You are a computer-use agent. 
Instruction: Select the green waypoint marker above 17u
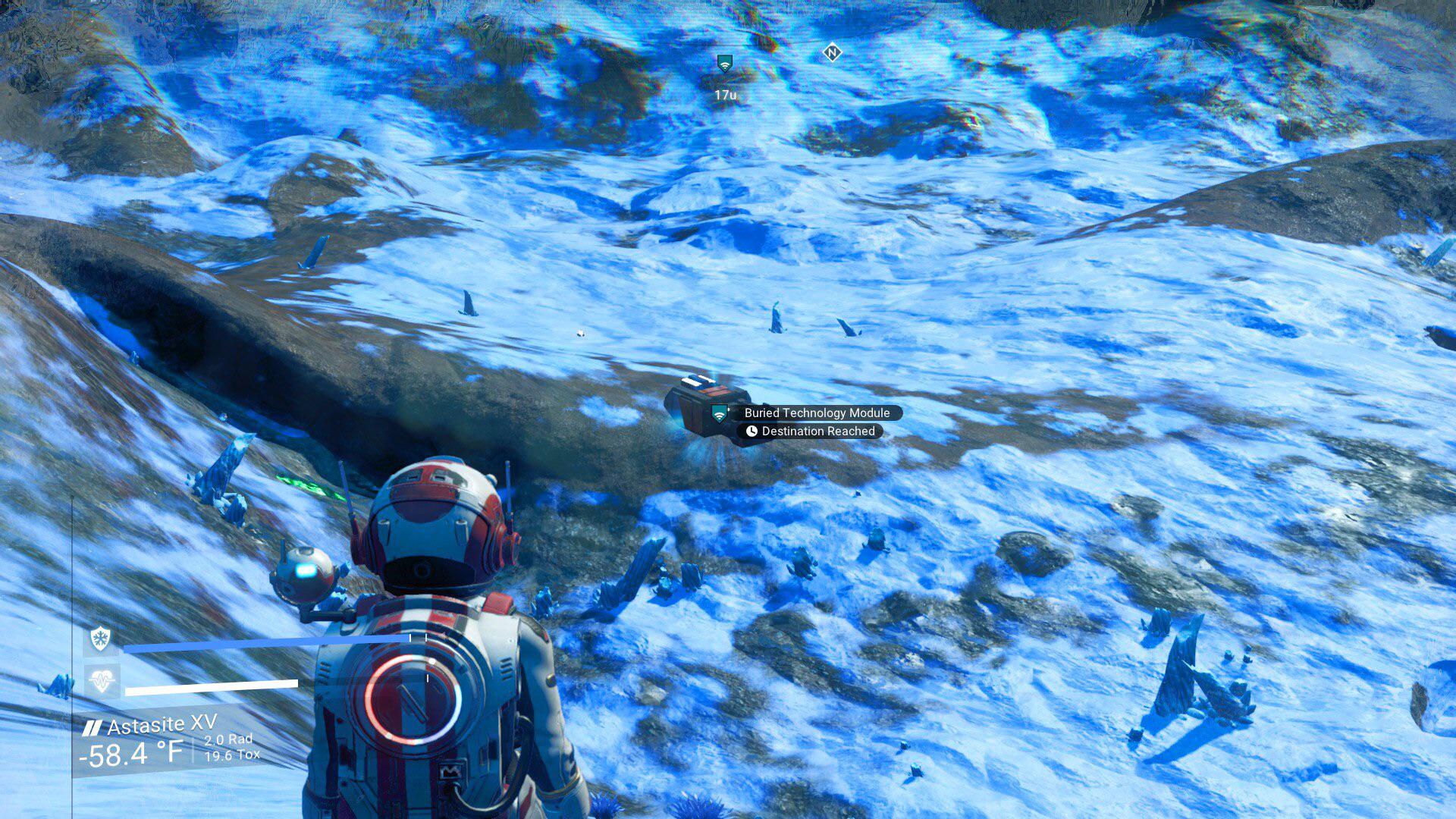(x=724, y=64)
